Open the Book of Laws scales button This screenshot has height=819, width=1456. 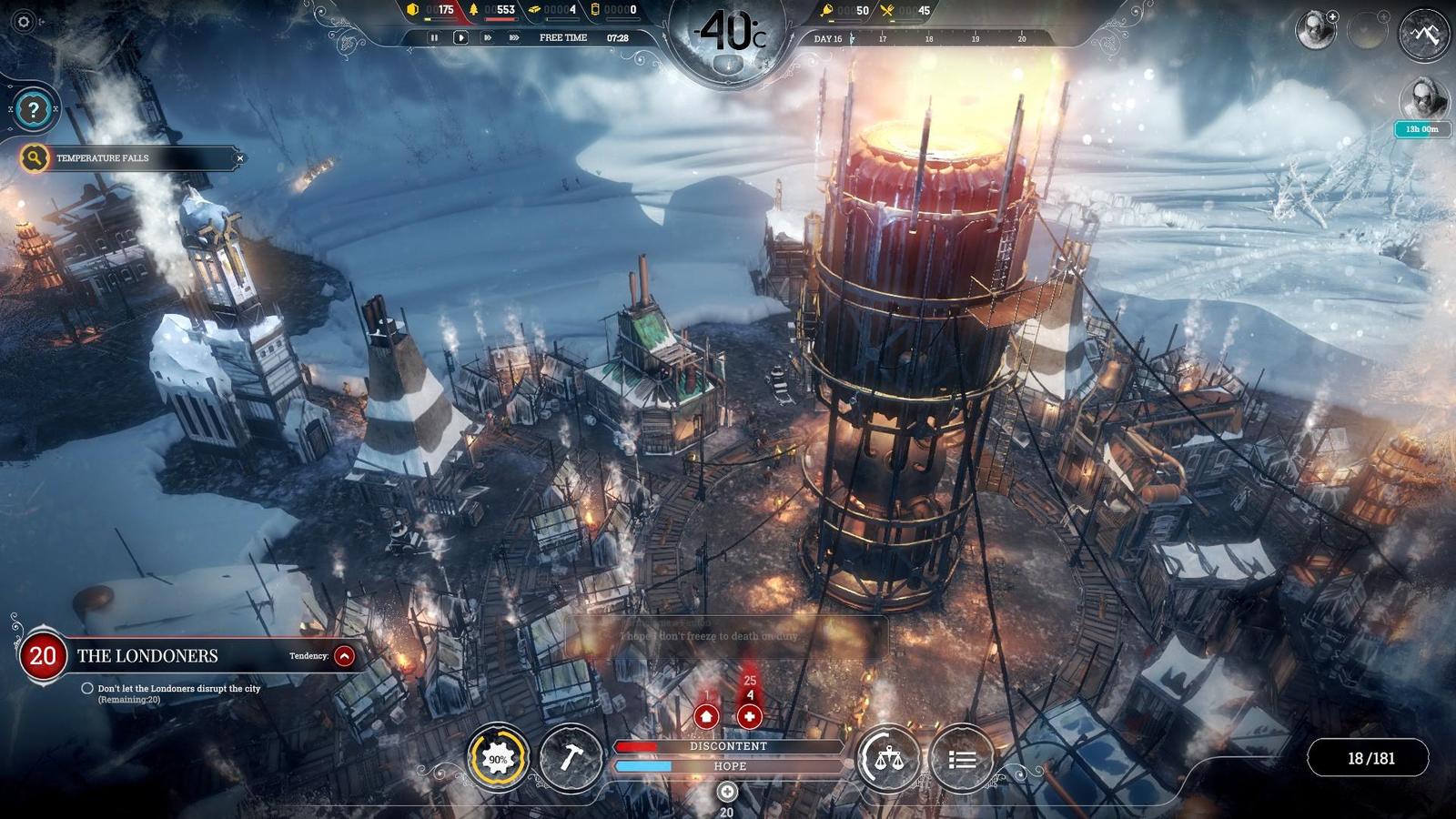pyautogui.click(x=888, y=758)
